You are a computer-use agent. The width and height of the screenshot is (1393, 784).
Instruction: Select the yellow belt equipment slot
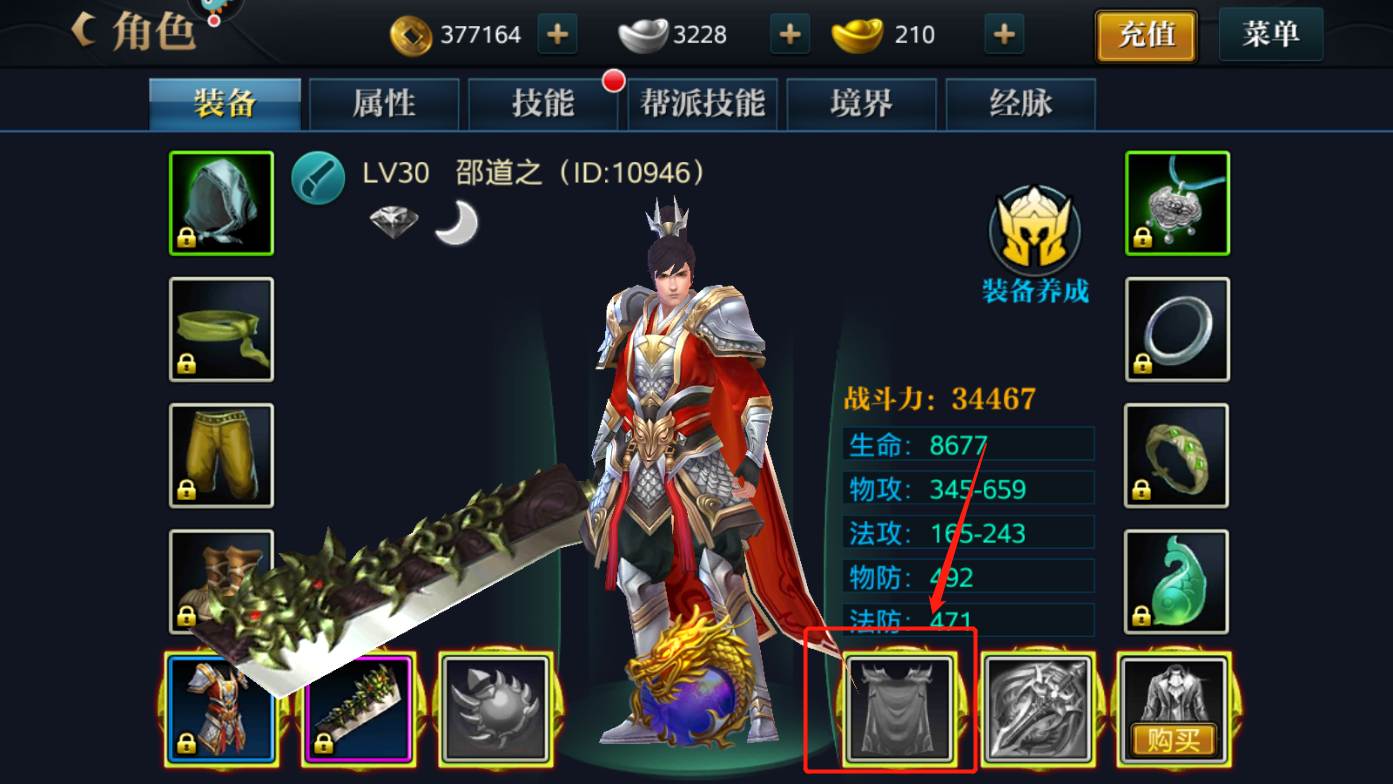(x=220, y=330)
